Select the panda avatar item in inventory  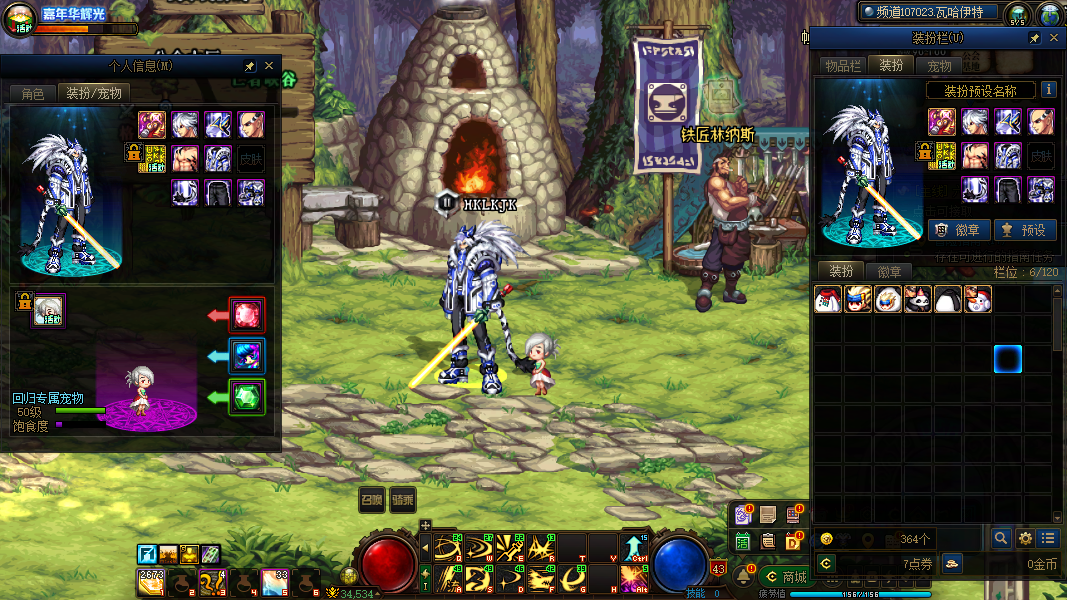(918, 299)
